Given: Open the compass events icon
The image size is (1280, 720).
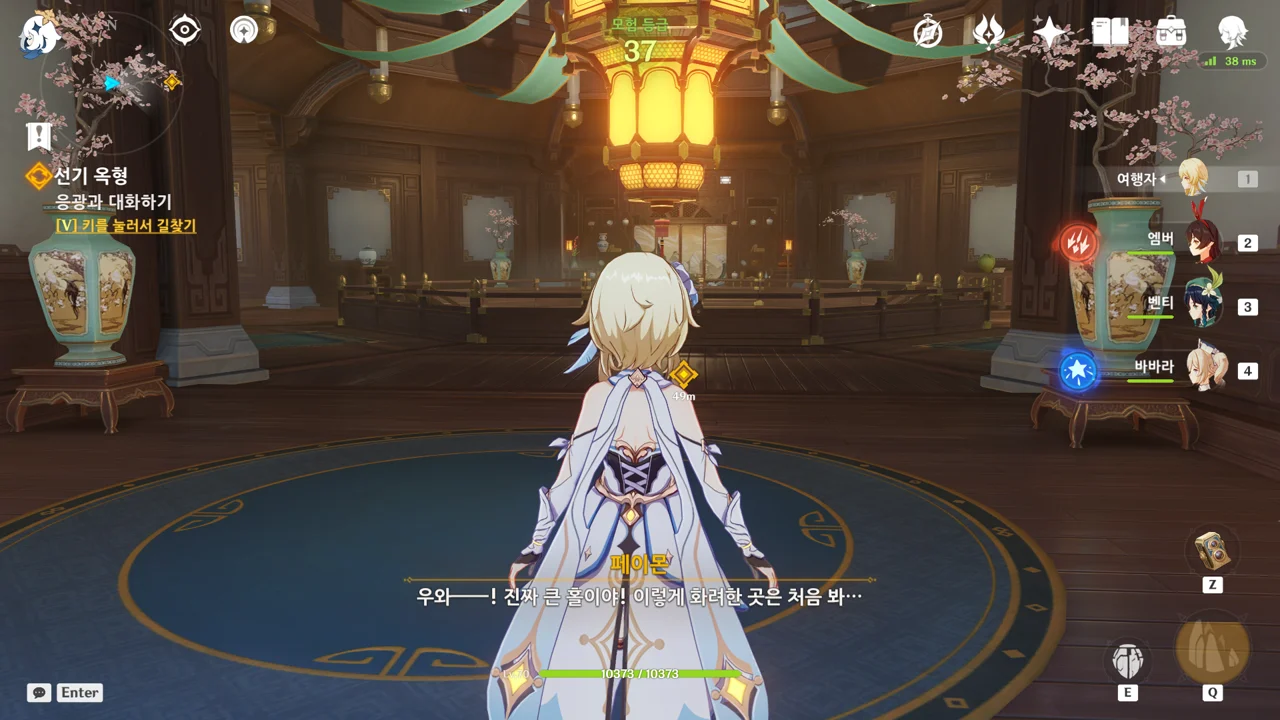Looking at the screenshot, I should [x=928, y=33].
